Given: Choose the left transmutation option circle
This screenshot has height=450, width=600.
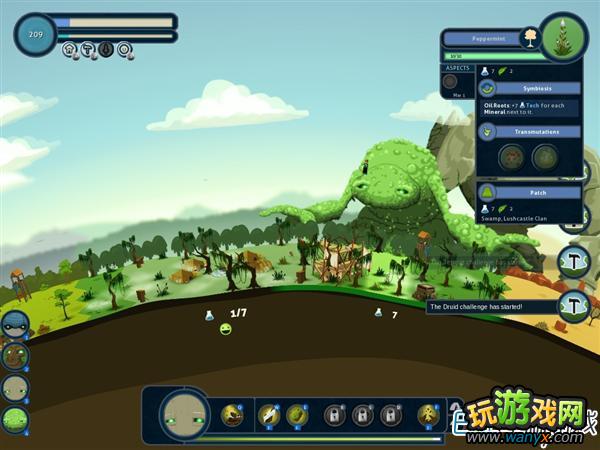Looking at the screenshot, I should click(512, 157).
